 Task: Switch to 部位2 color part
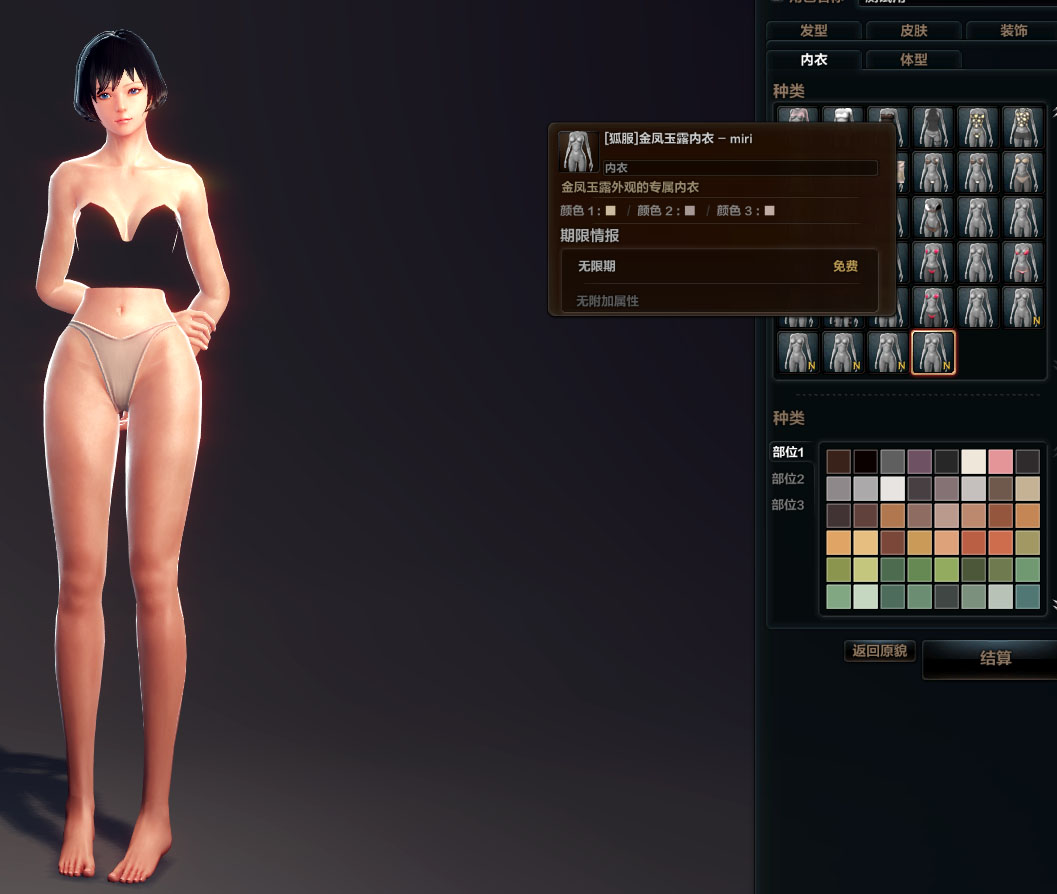pos(788,479)
